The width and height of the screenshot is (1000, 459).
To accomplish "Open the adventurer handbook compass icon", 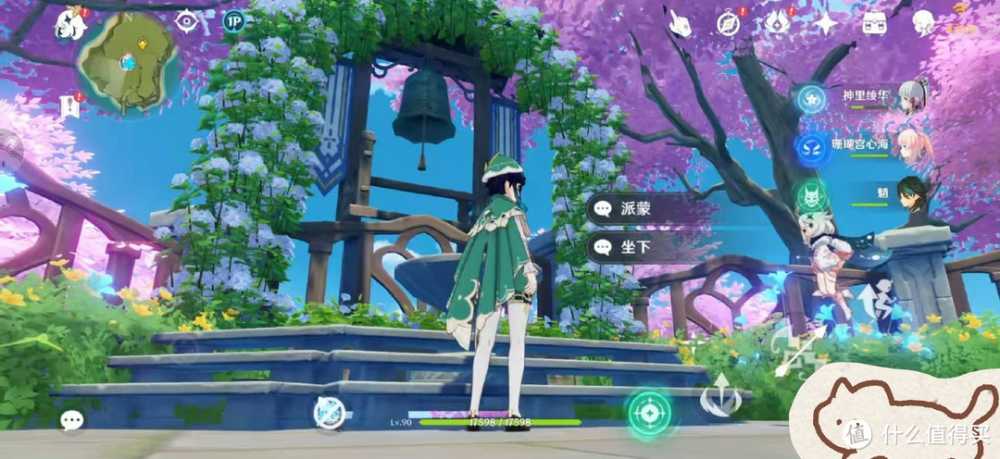I will click(729, 23).
